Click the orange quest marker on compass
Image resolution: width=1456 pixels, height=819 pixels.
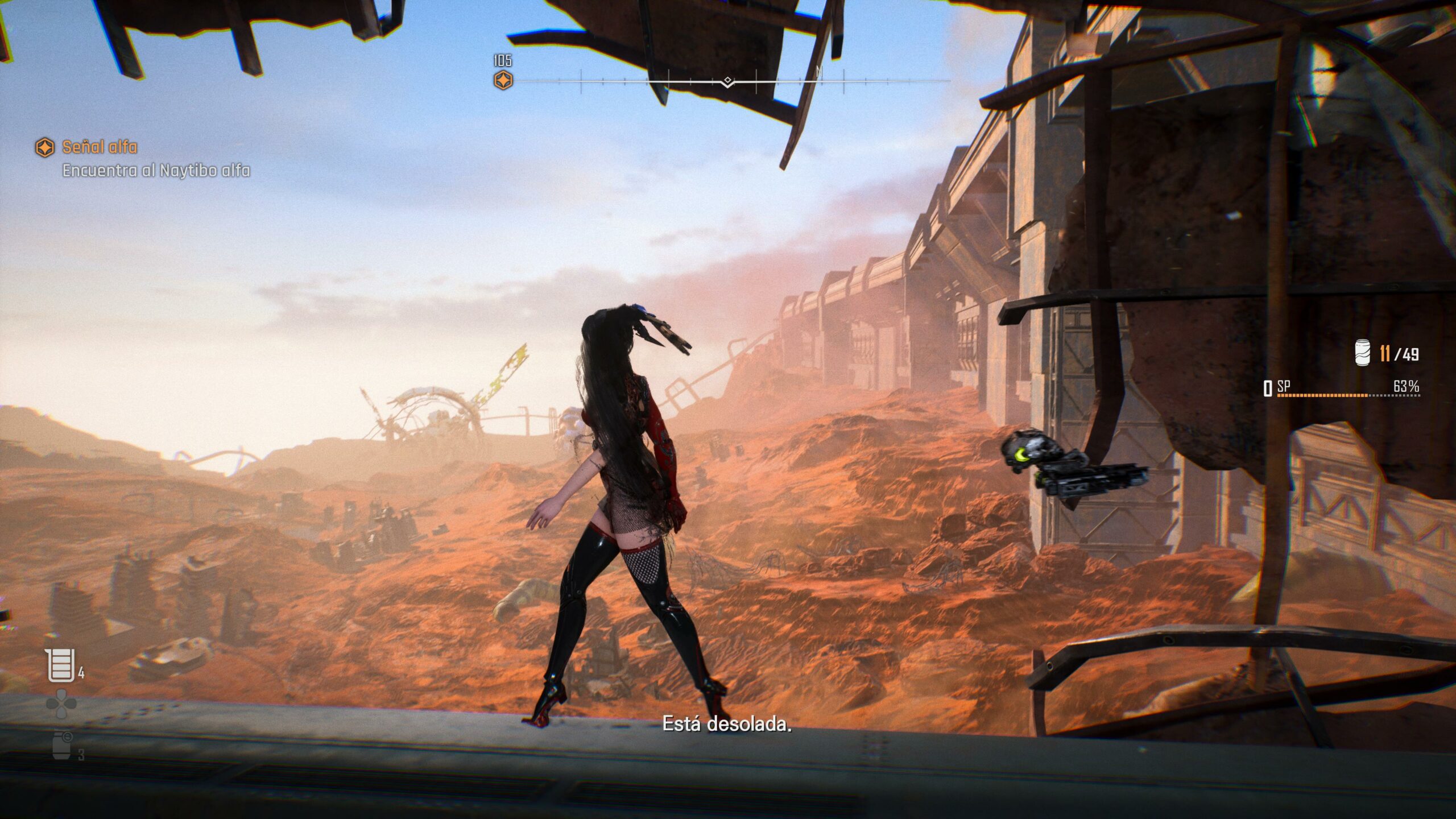(x=503, y=80)
